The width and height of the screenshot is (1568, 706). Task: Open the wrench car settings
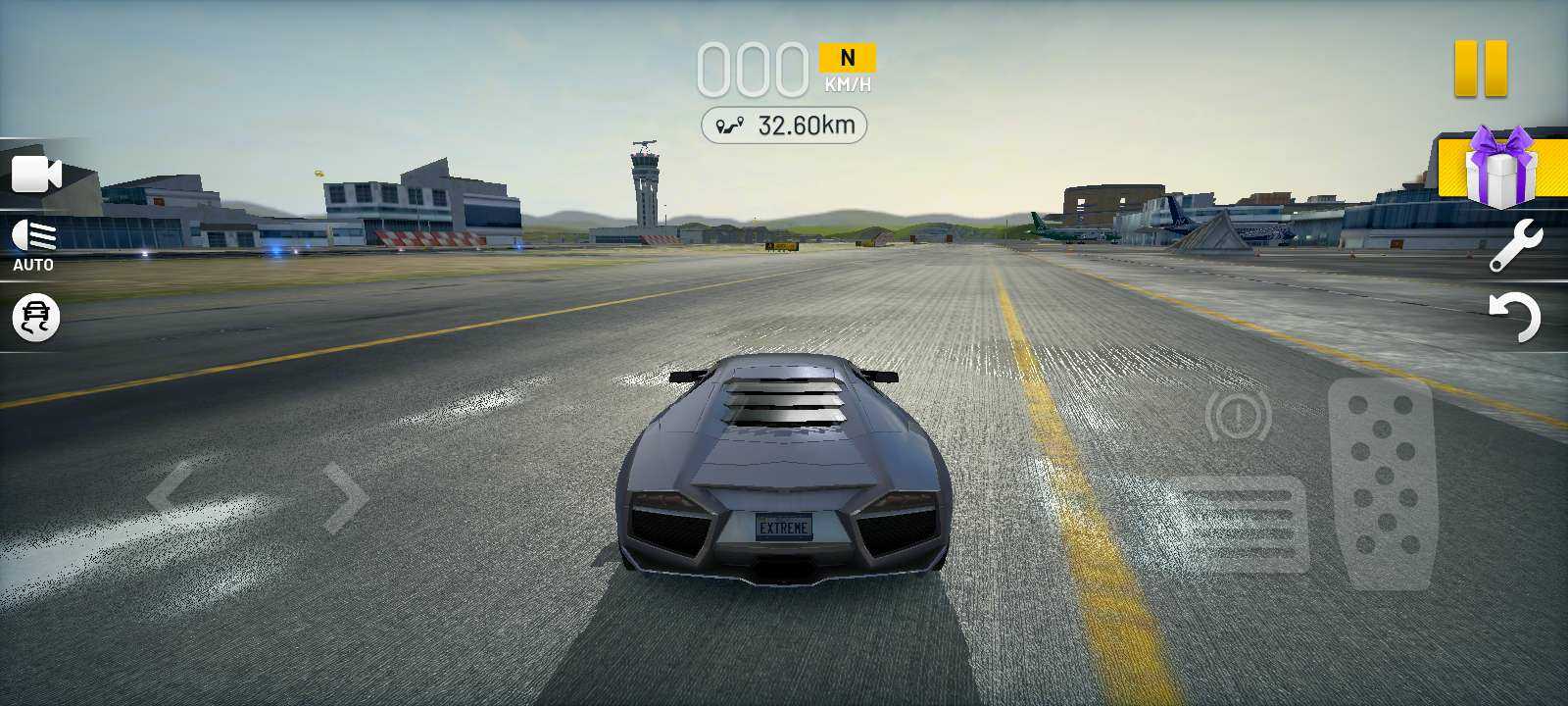1515,245
